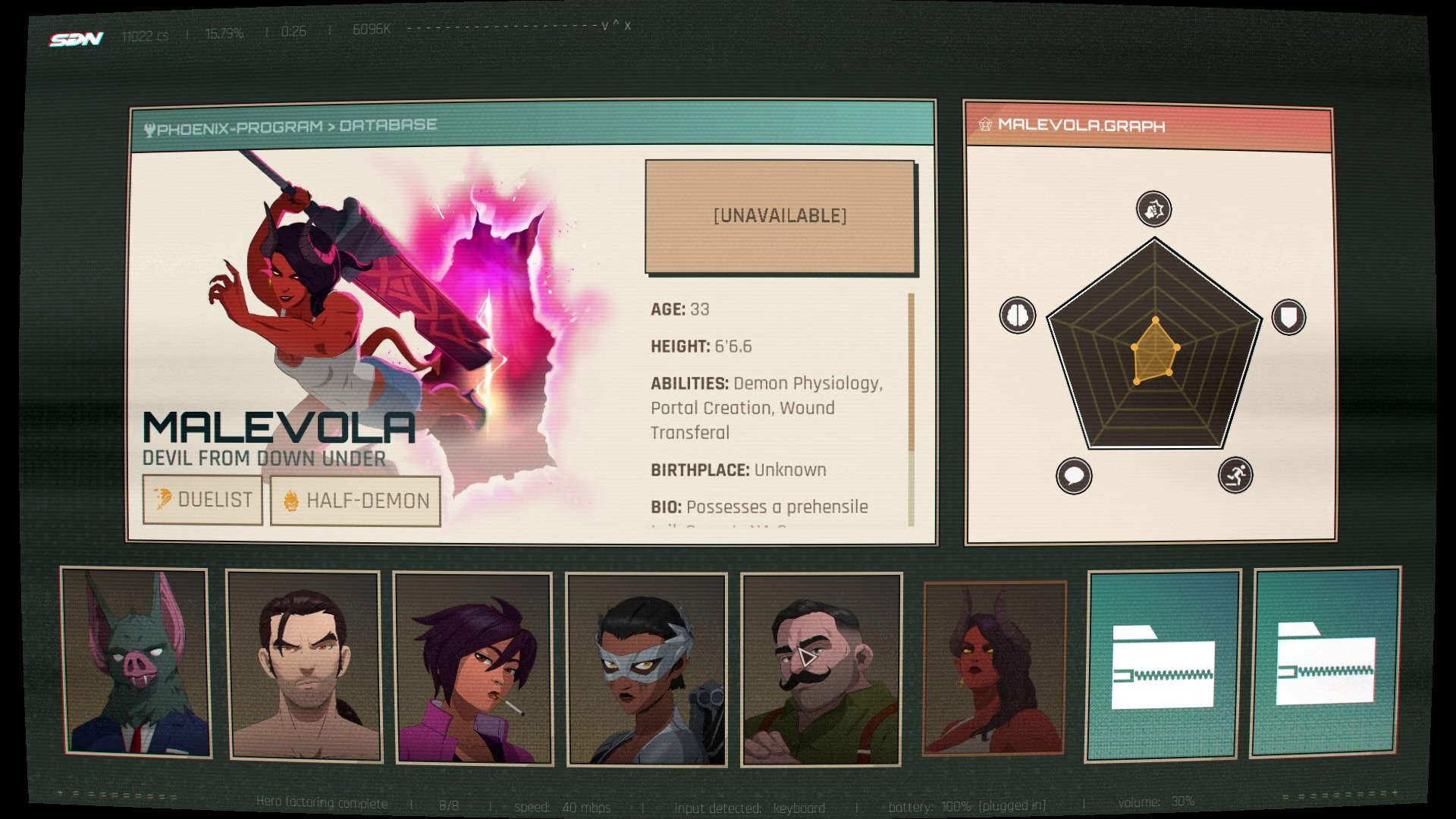Click the speech bubble charisma icon

point(1074,476)
